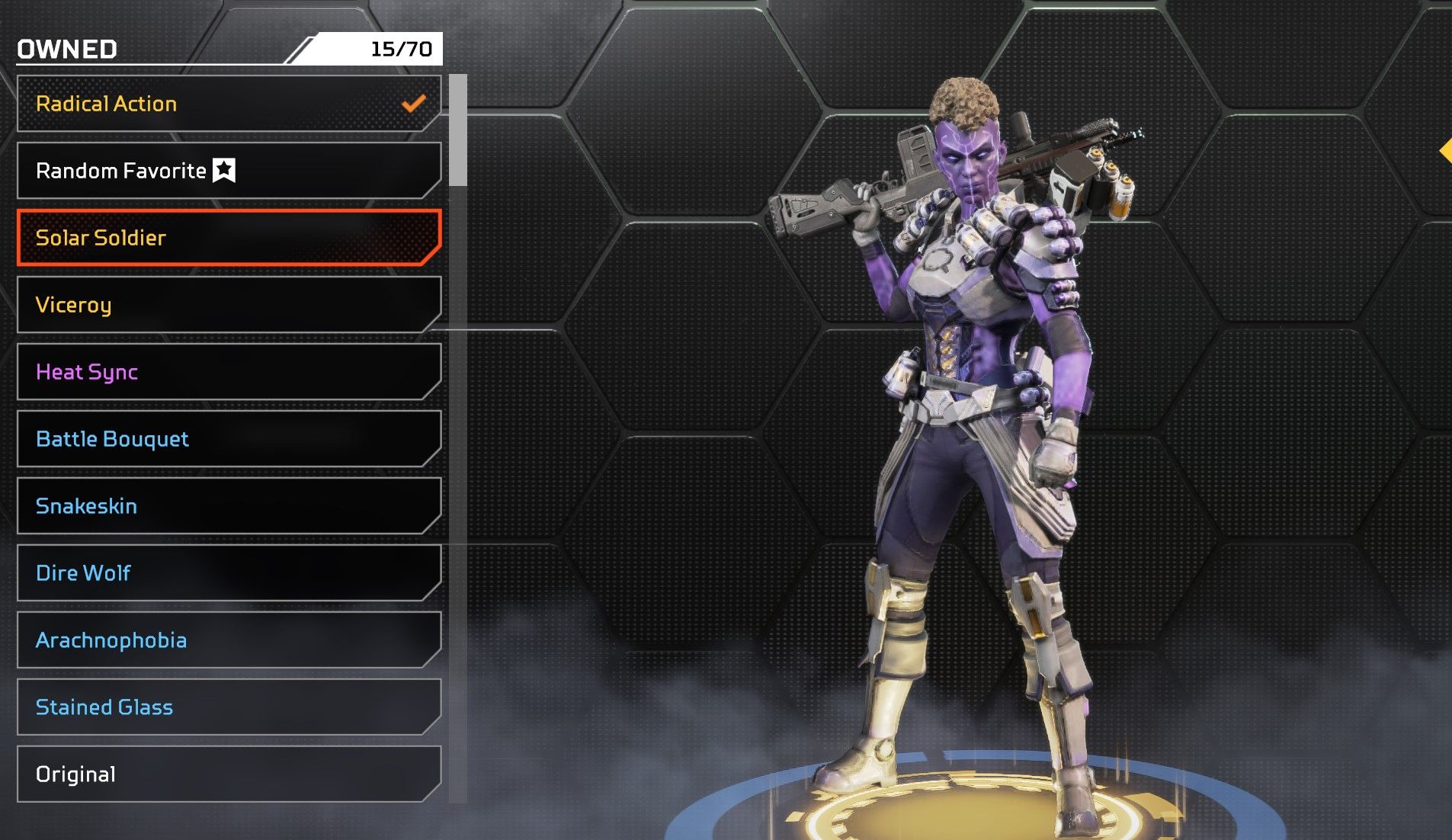Select the Heat Sync skin
Screen dimensions: 1452x840
pyautogui.click(x=229, y=372)
